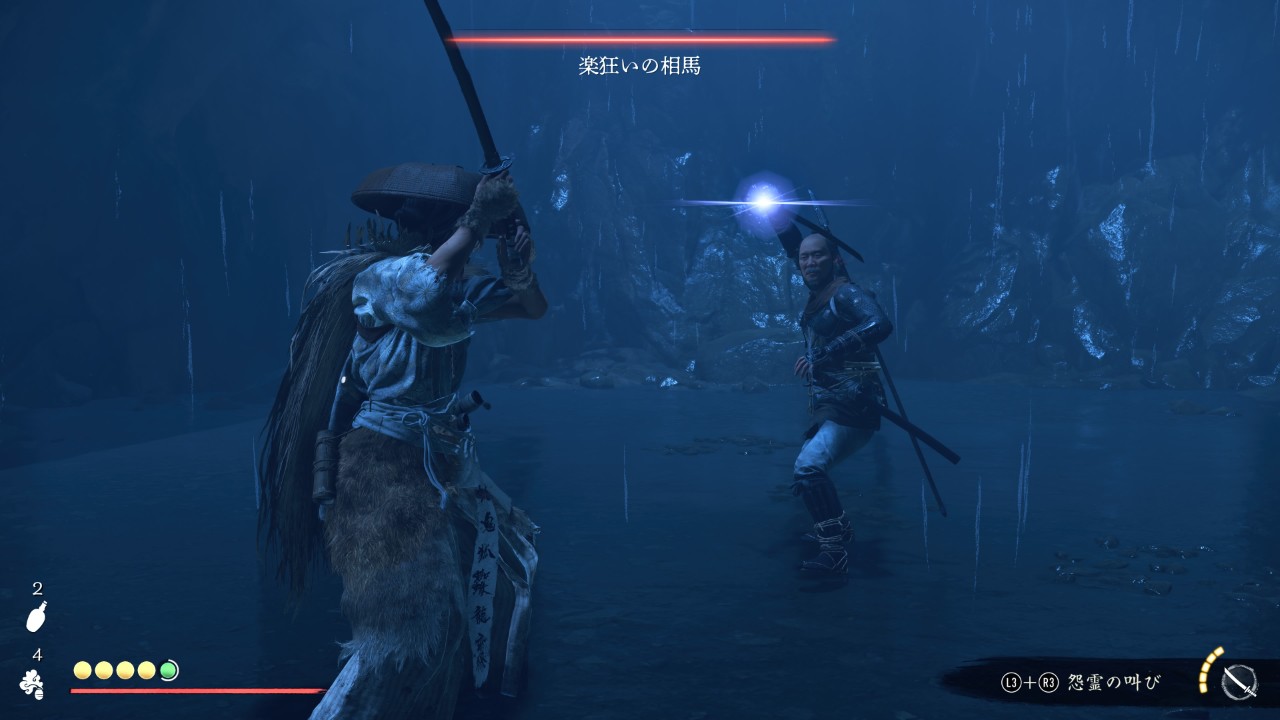Viewport: 1280px width, 720px height.
Task: Select the katana weapon icon with gauge
Action: [x=1239, y=682]
